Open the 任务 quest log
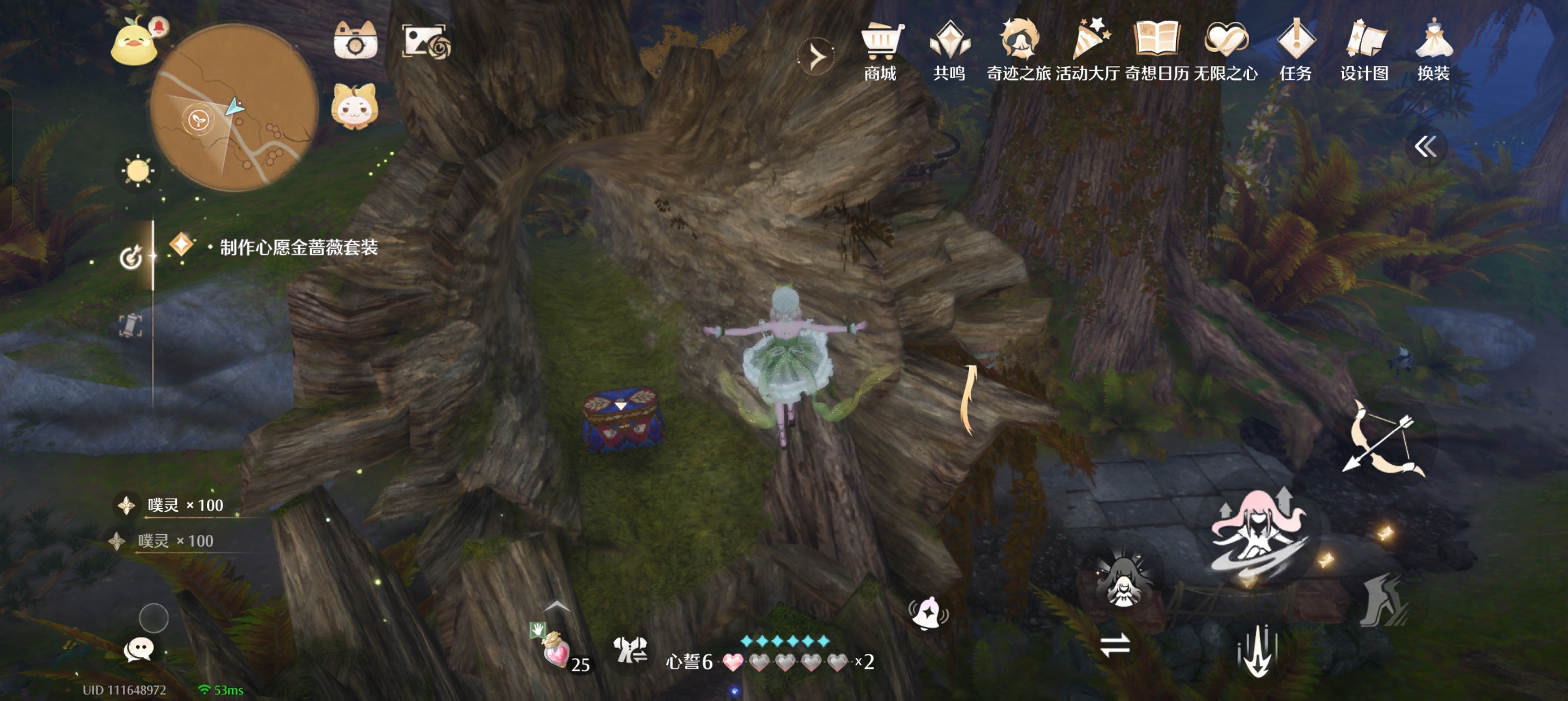The image size is (1568, 701). click(x=1295, y=50)
